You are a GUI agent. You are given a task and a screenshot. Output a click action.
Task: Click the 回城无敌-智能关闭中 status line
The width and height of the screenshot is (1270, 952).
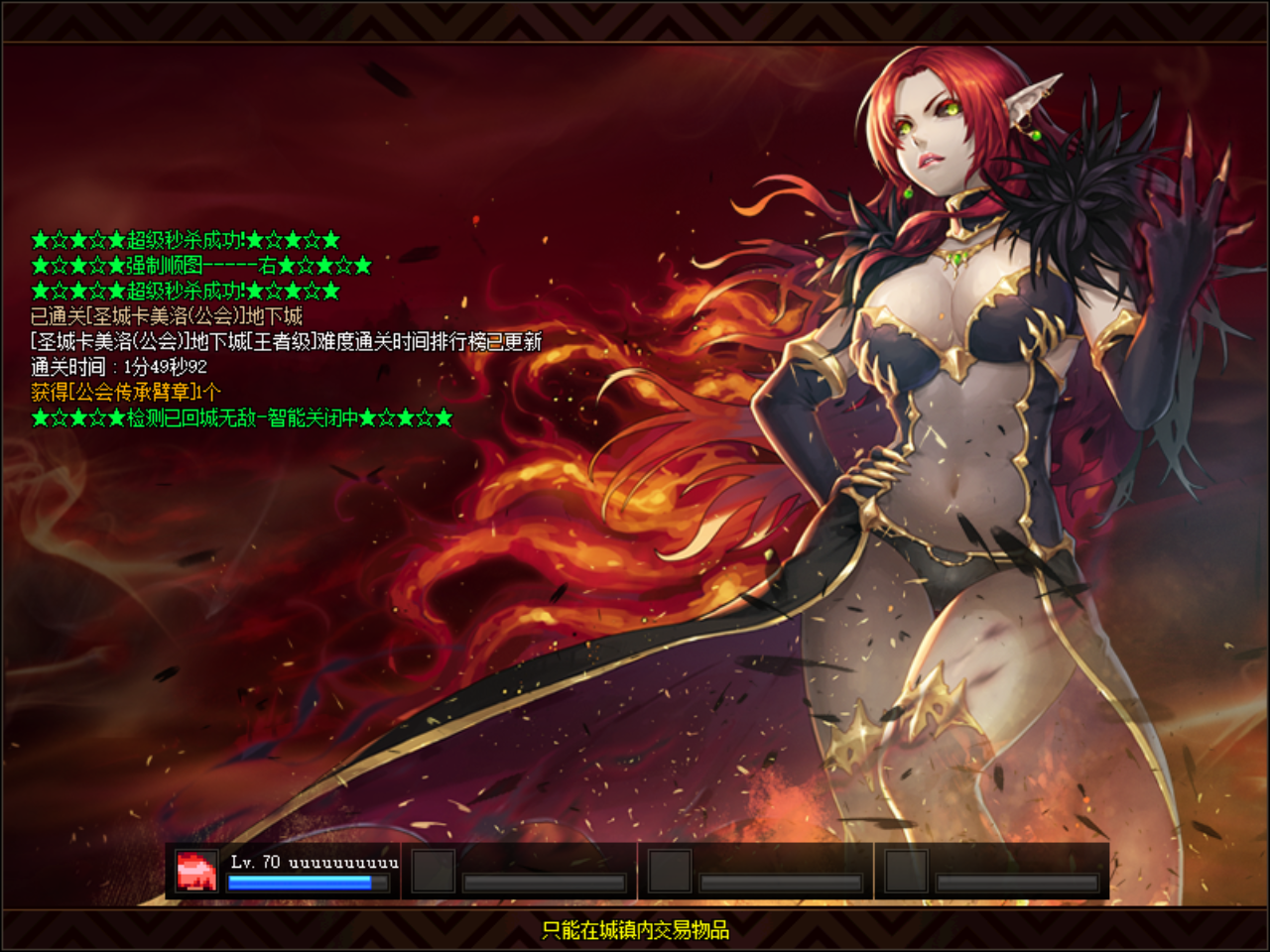pyautogui.click(x=238, y=417)
